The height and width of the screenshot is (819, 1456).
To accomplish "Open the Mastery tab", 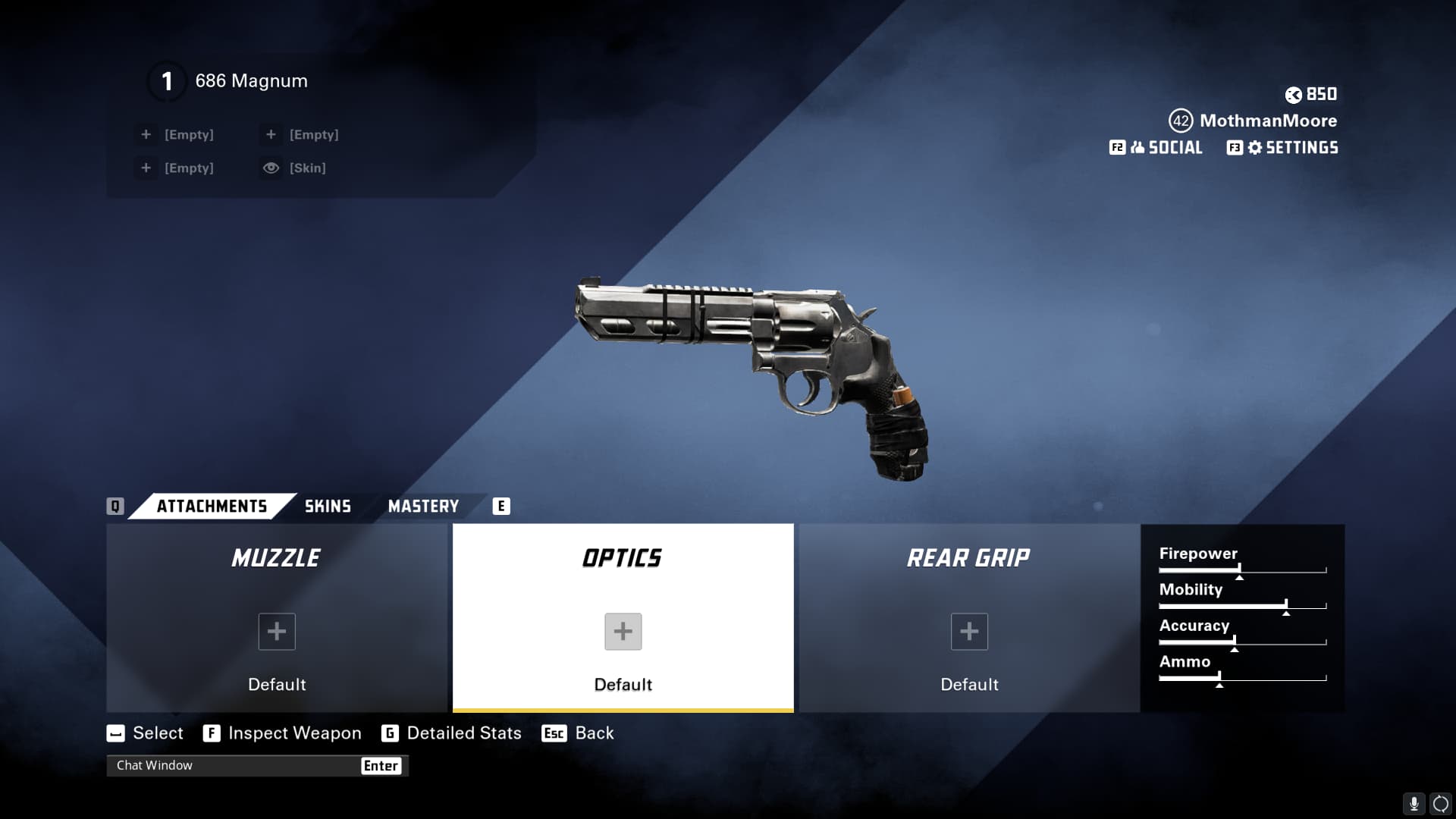I will [x=423, y=507].
